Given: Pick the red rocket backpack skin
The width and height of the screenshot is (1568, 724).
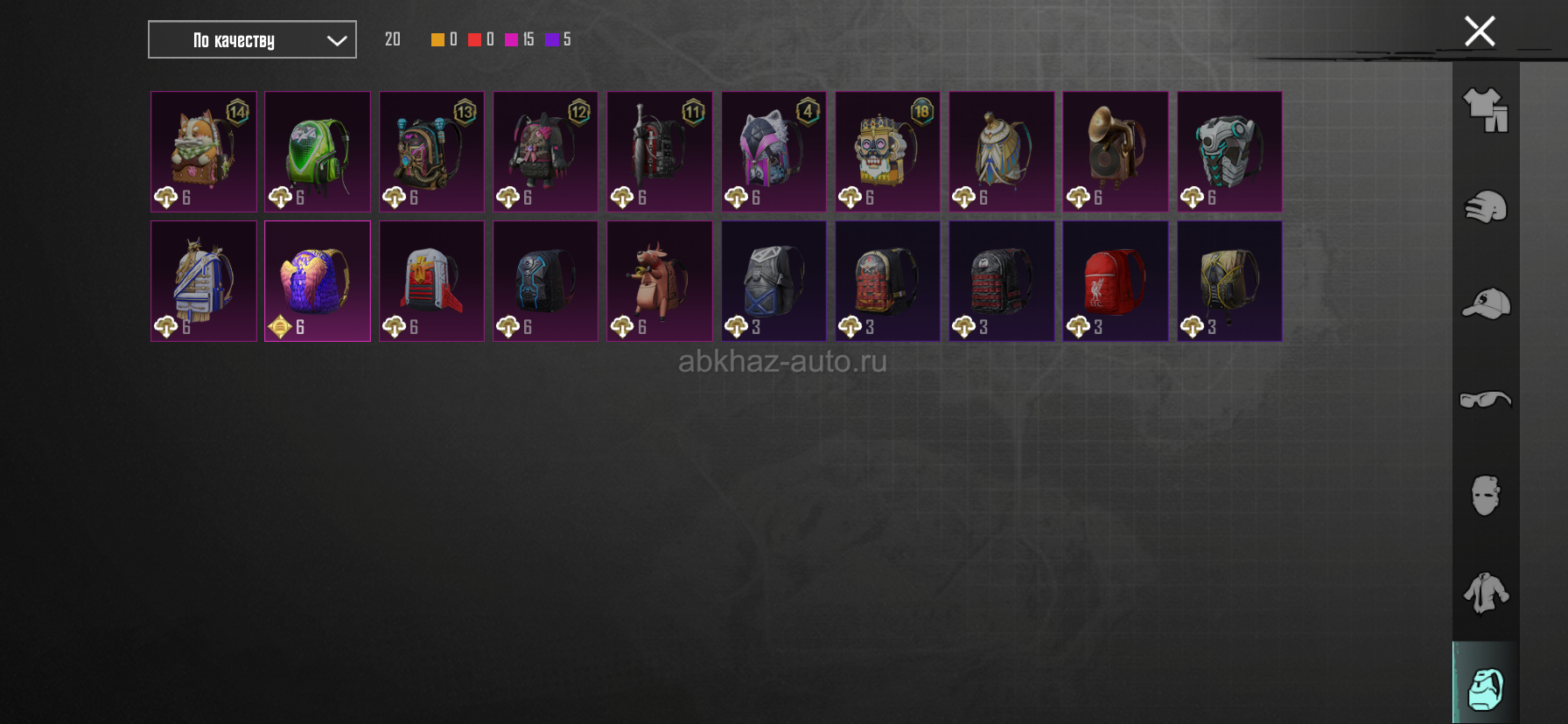Looking at the screenshot, I should point(431,281).
